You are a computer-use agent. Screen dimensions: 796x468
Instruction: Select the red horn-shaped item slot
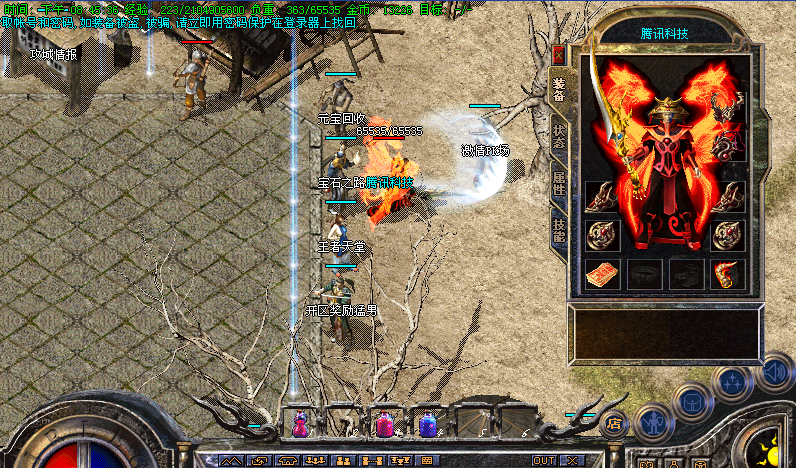(x=727, y=273)
